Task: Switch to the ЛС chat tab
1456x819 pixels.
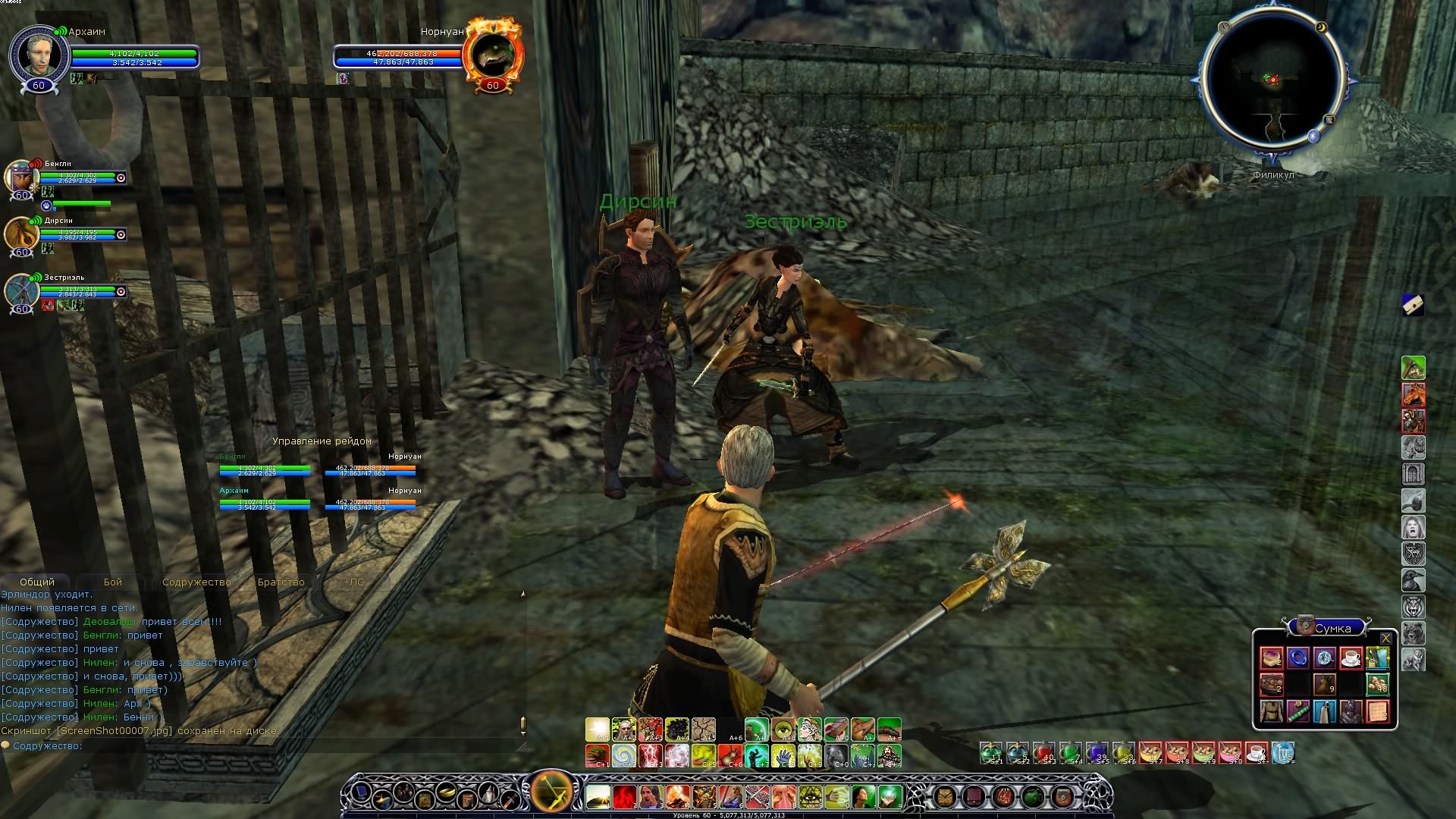Action: [356, 582]
